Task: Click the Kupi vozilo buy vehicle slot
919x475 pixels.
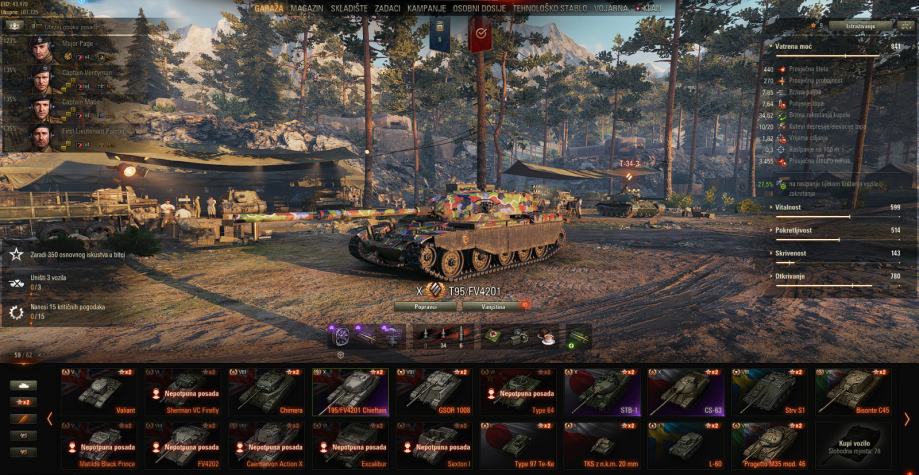Action: point(851,443)
